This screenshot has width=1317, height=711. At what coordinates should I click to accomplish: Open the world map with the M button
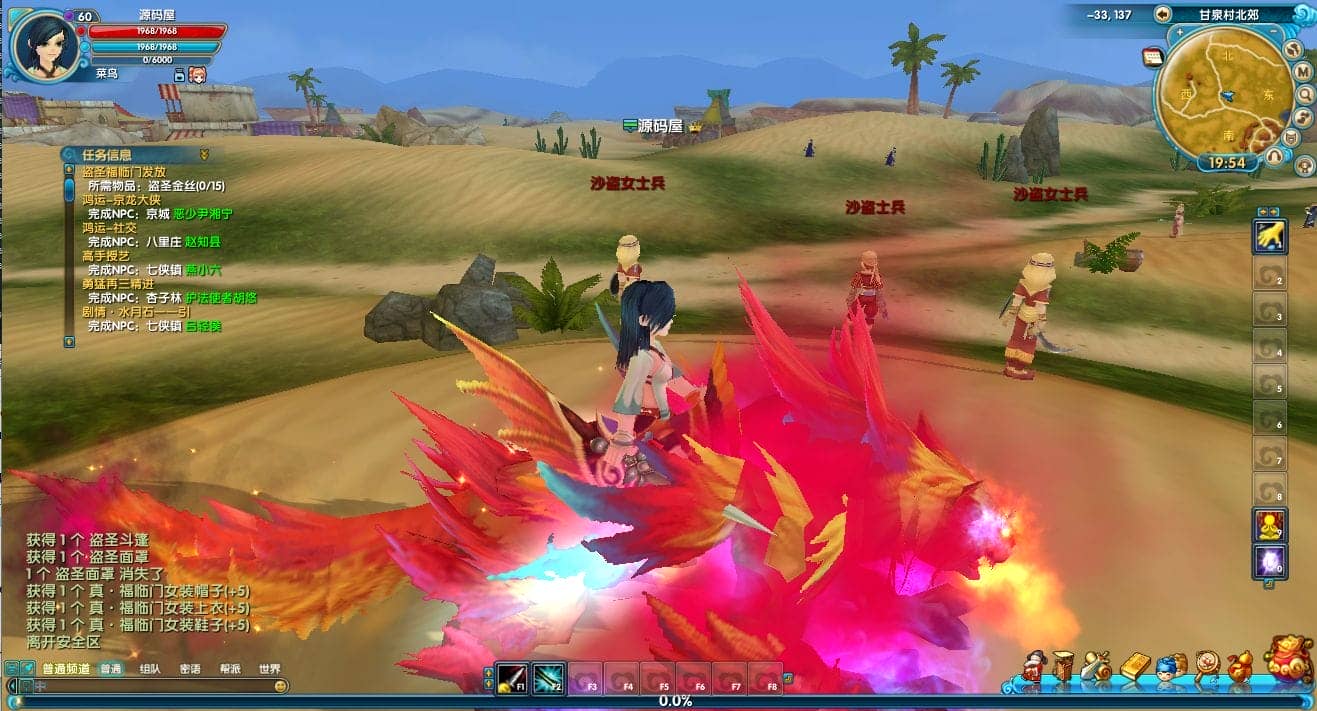pos(1303,72)
